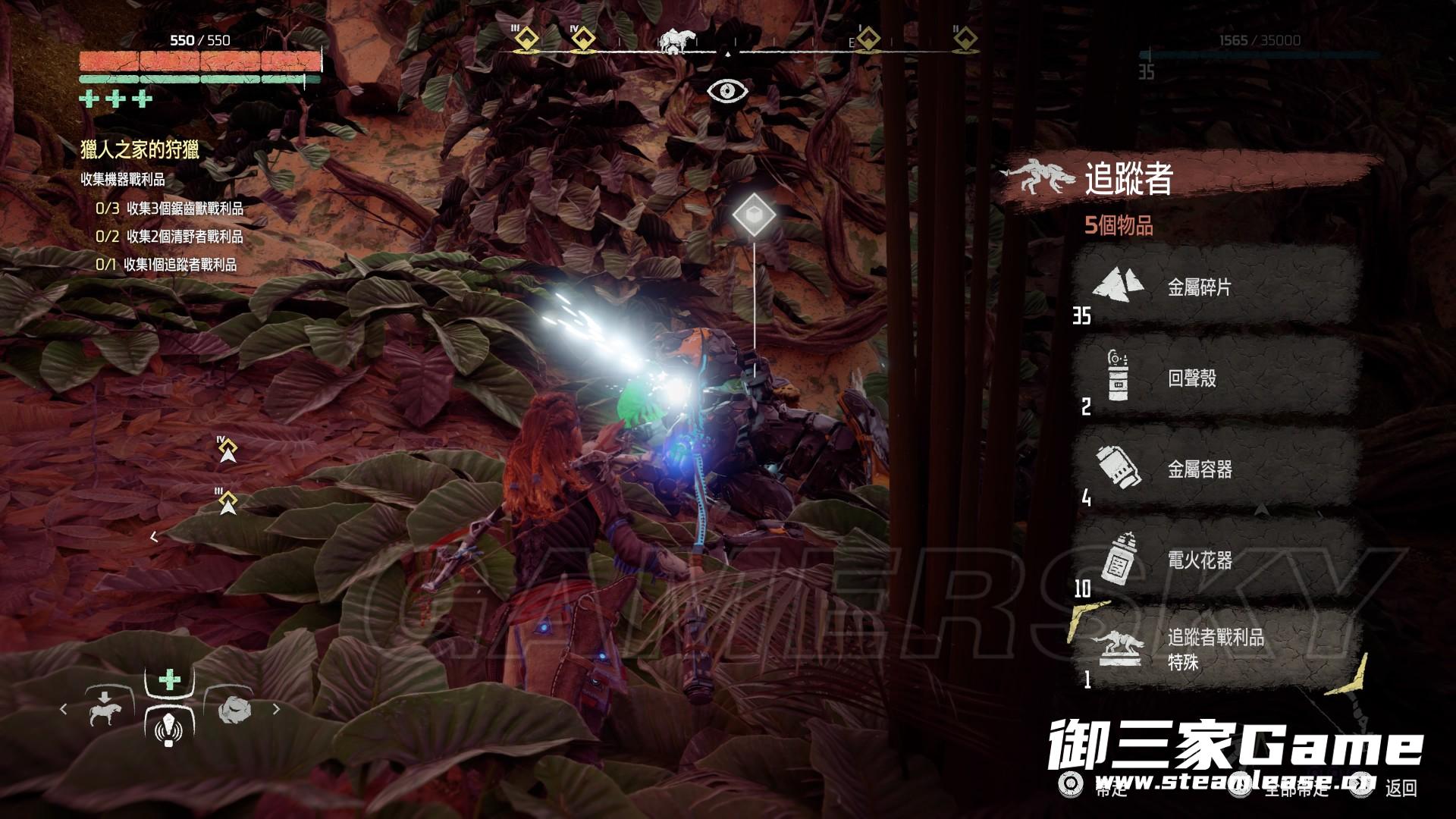Click the 全部帶走 take all label

tap(1297, 789)
